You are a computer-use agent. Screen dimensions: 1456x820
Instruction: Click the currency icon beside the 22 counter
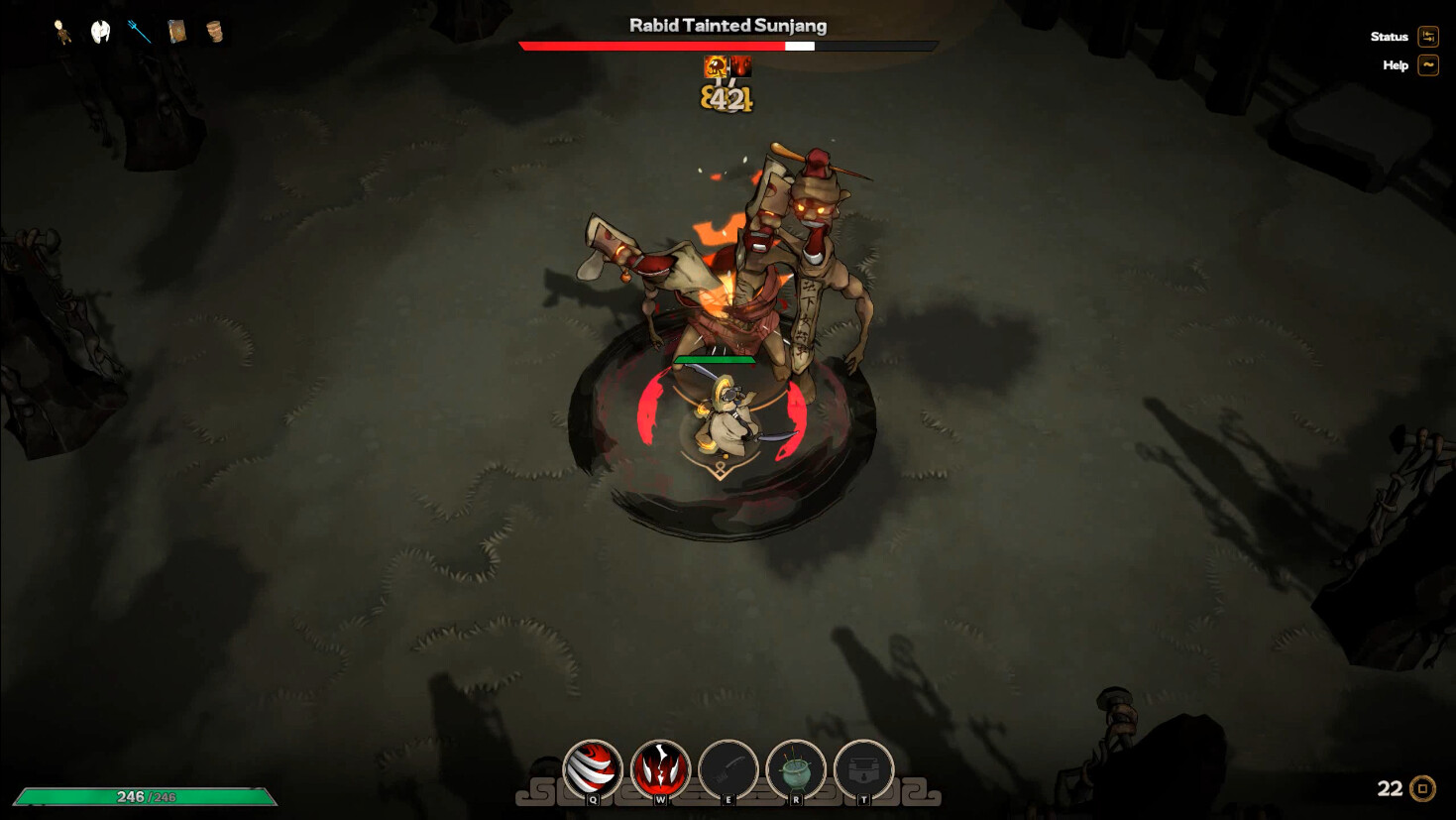click(x=1424, y=789)
